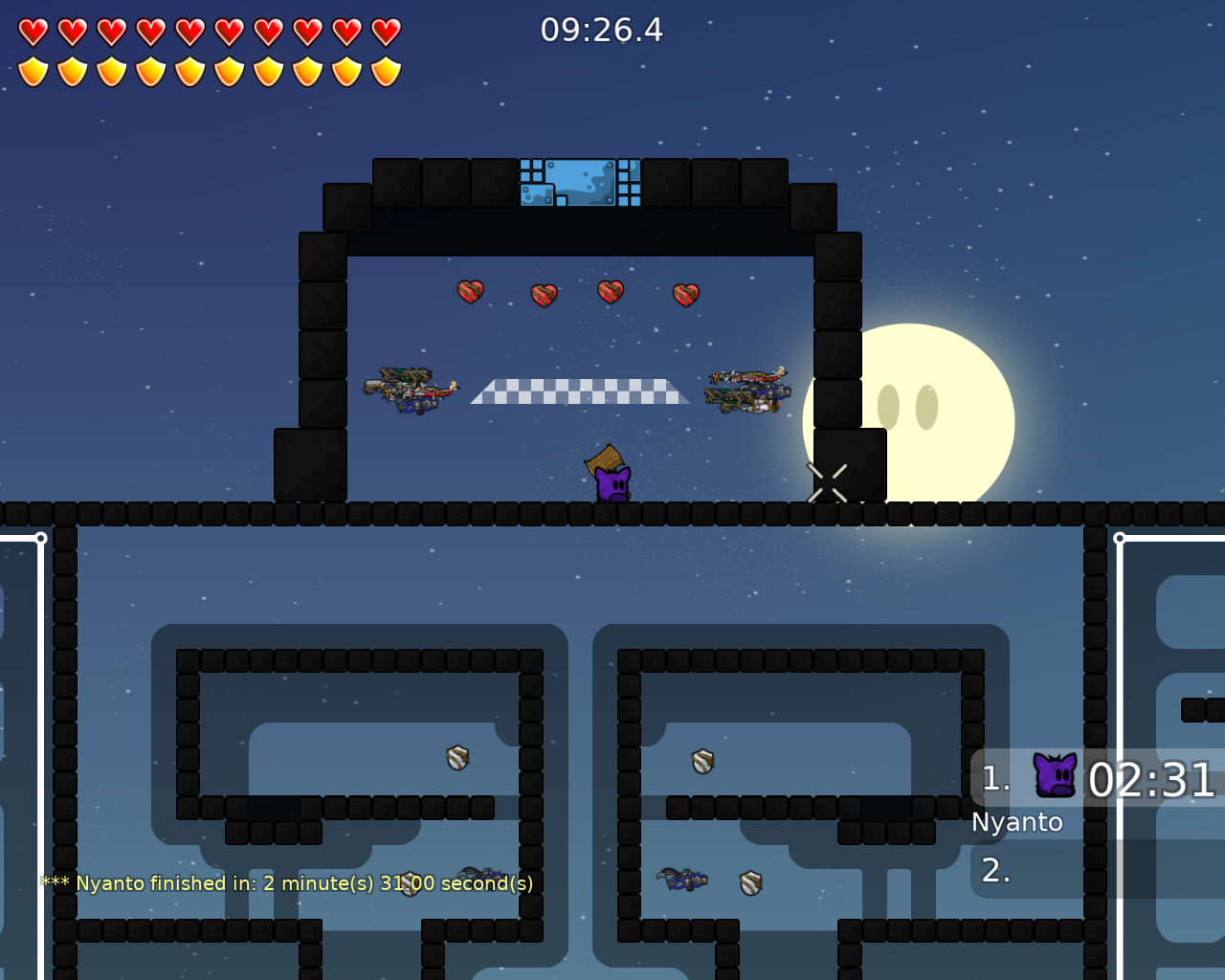Collect the shield pickup in the left lower room
Screen dimensions: 1225x980
click(457, 758)
